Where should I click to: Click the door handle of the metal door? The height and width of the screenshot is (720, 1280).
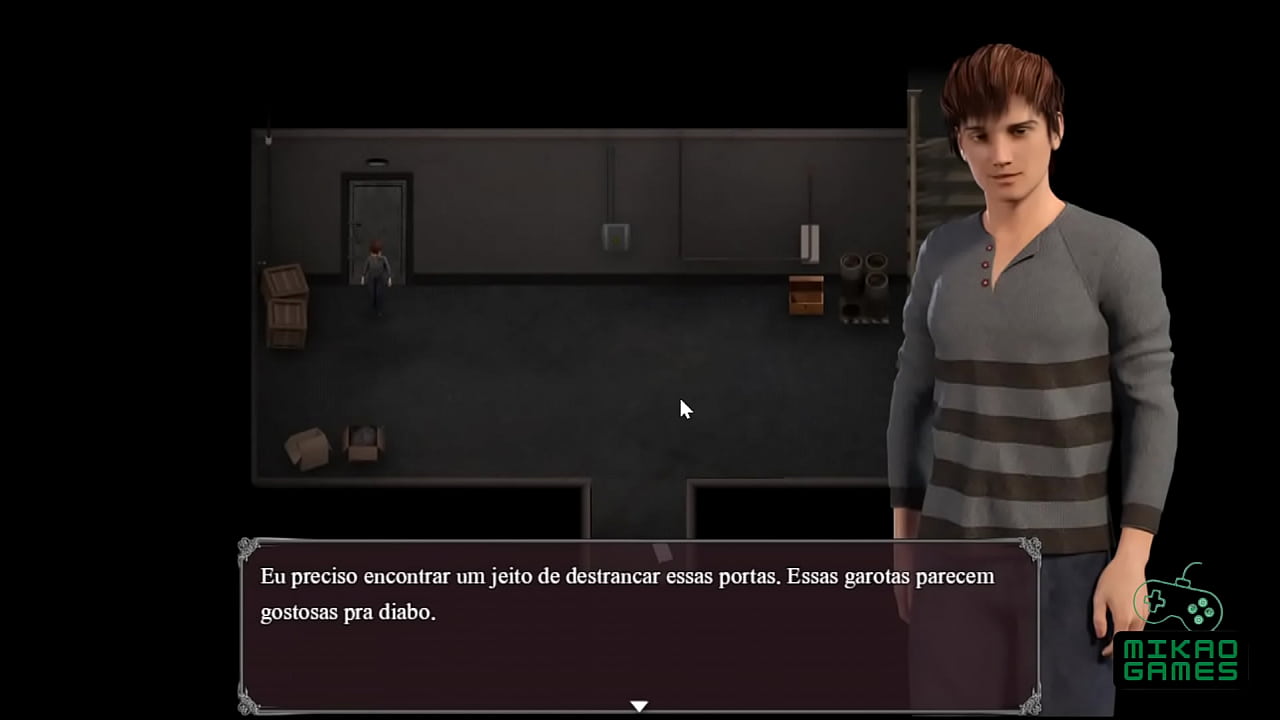point(355,226)
